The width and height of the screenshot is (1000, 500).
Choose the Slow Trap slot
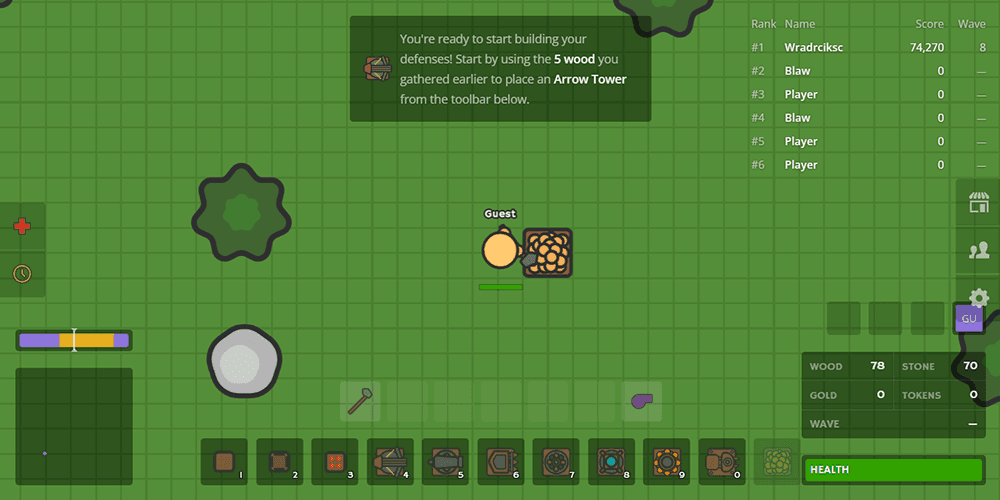click(x=335, y=461)
